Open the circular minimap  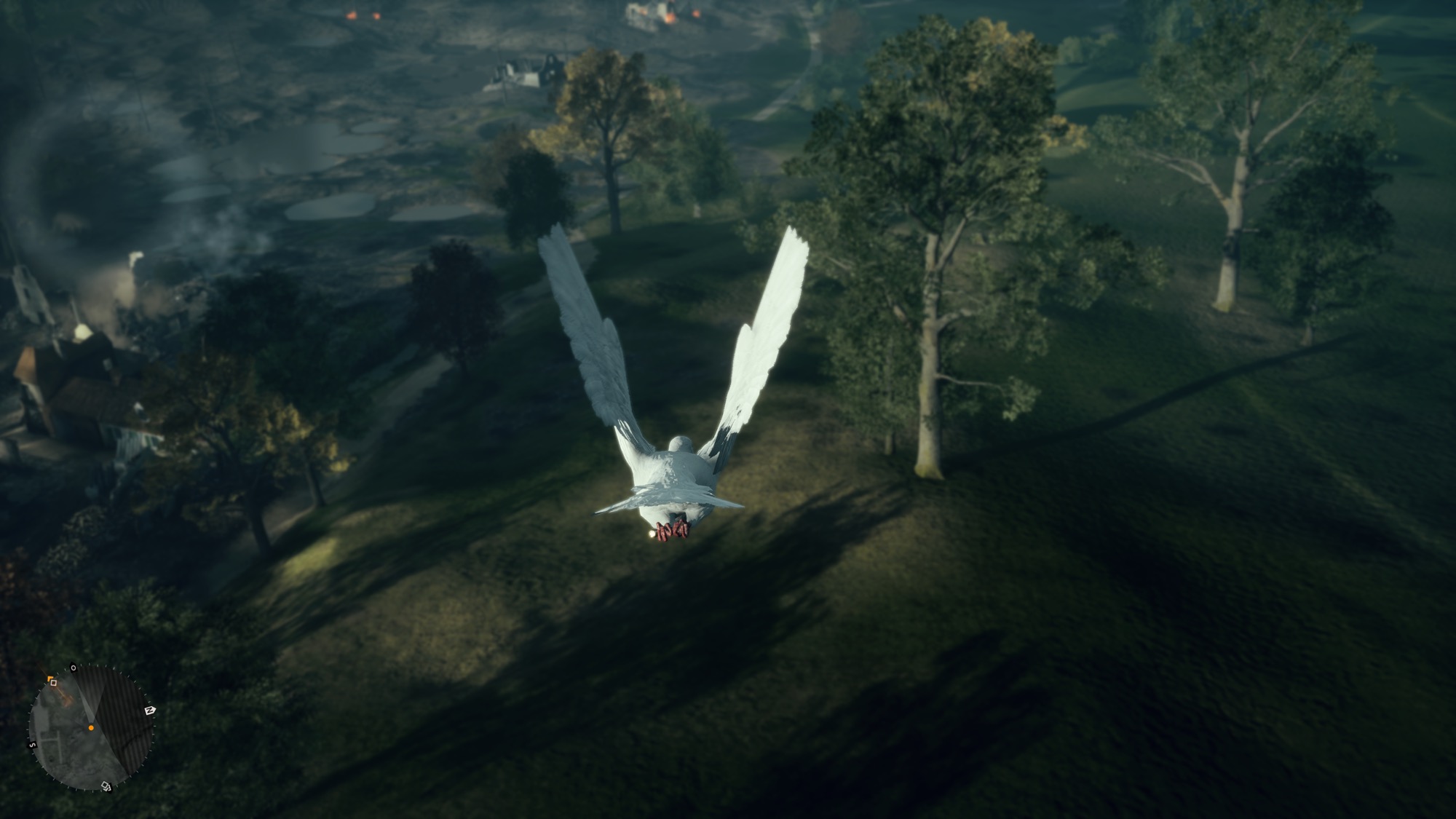(90, 727)
